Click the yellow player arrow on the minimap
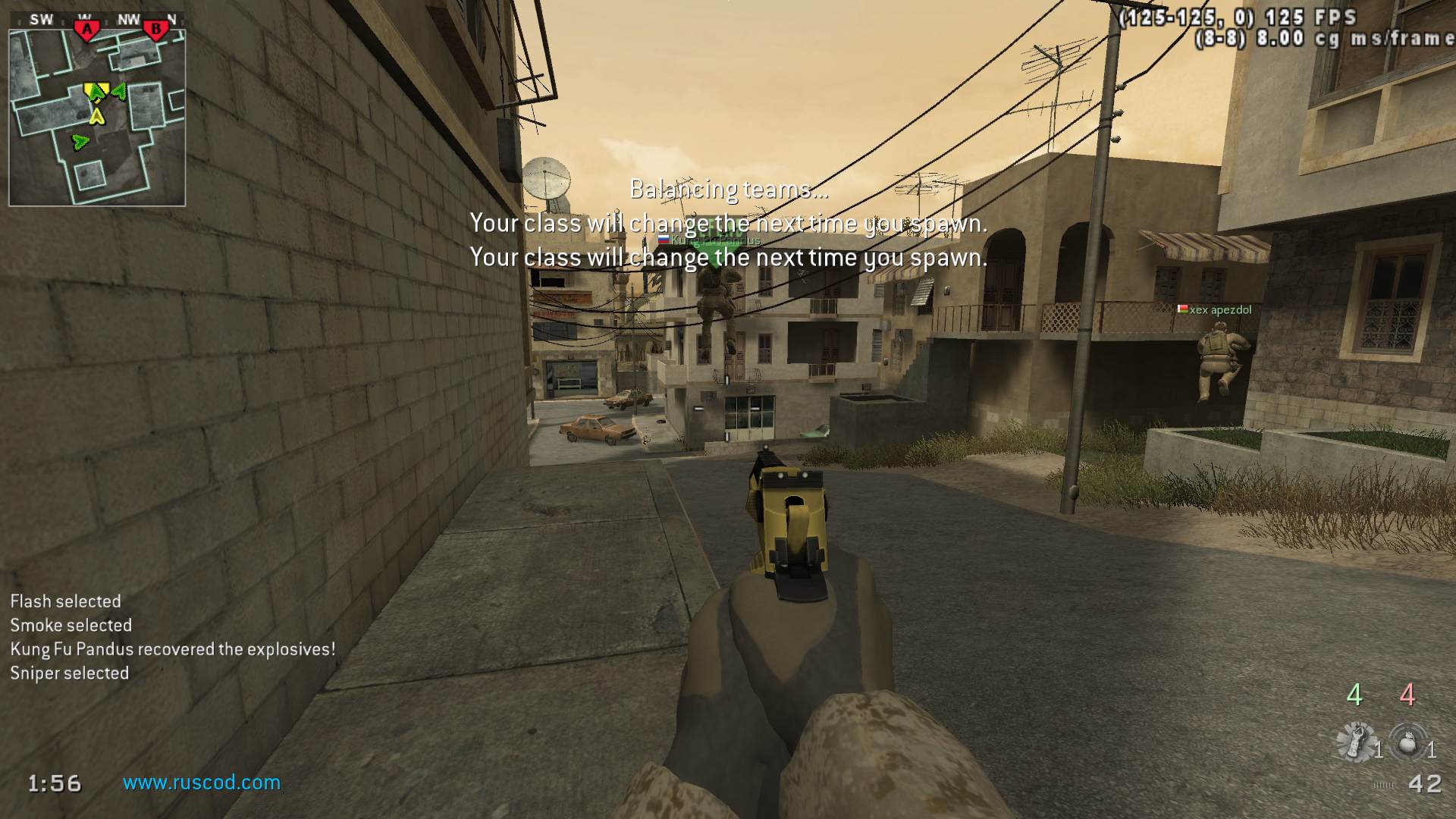The width and height of the screenshot is (1456, 819). [x=96, y=117]
